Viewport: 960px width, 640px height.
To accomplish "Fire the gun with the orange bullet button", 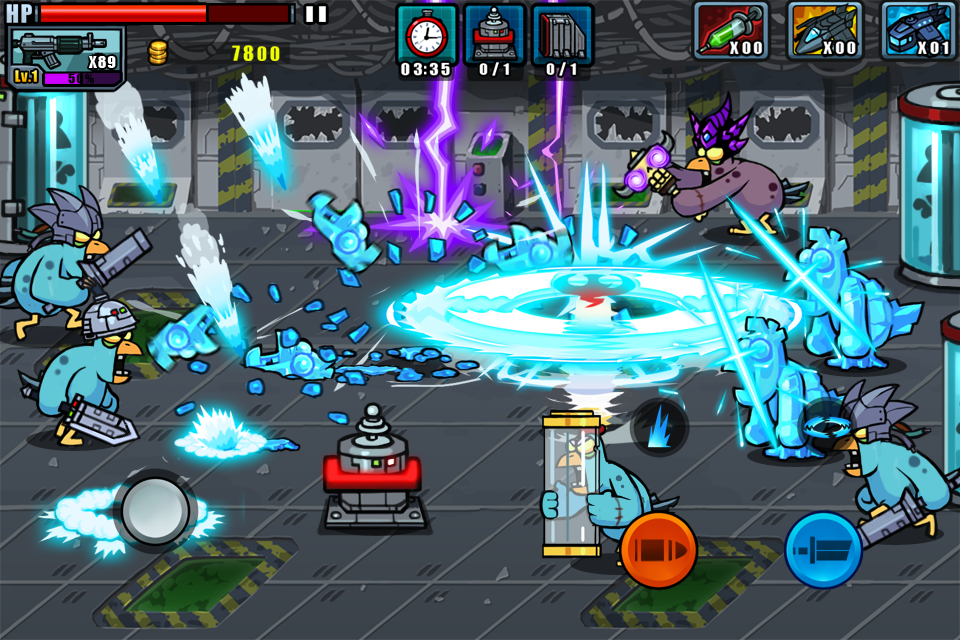I will (x=658, y=550).
